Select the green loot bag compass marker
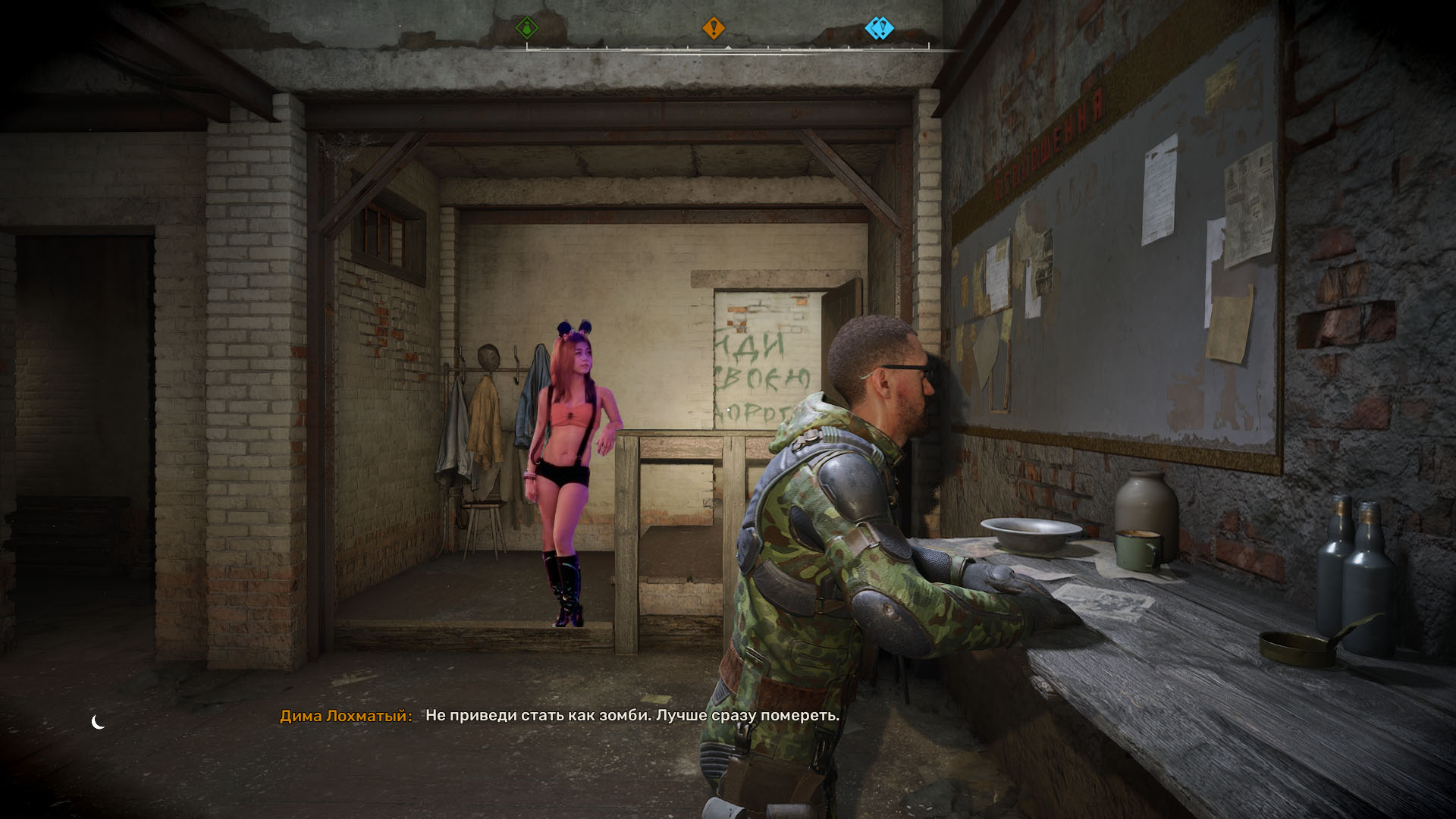Image resolution: width=1456 pixels, height=819 pixels. (526, 29)
